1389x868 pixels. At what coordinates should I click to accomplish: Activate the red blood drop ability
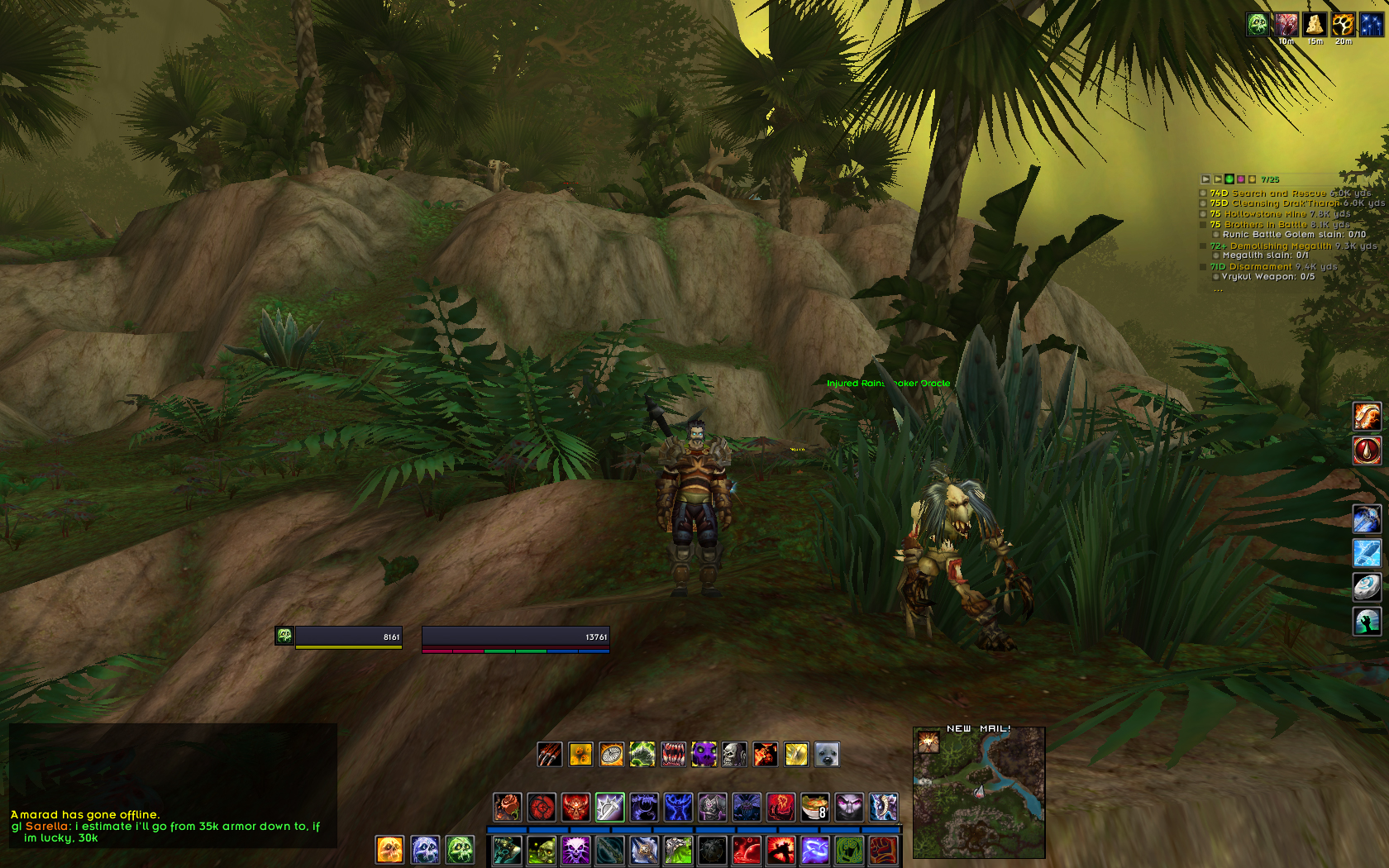1367,451
